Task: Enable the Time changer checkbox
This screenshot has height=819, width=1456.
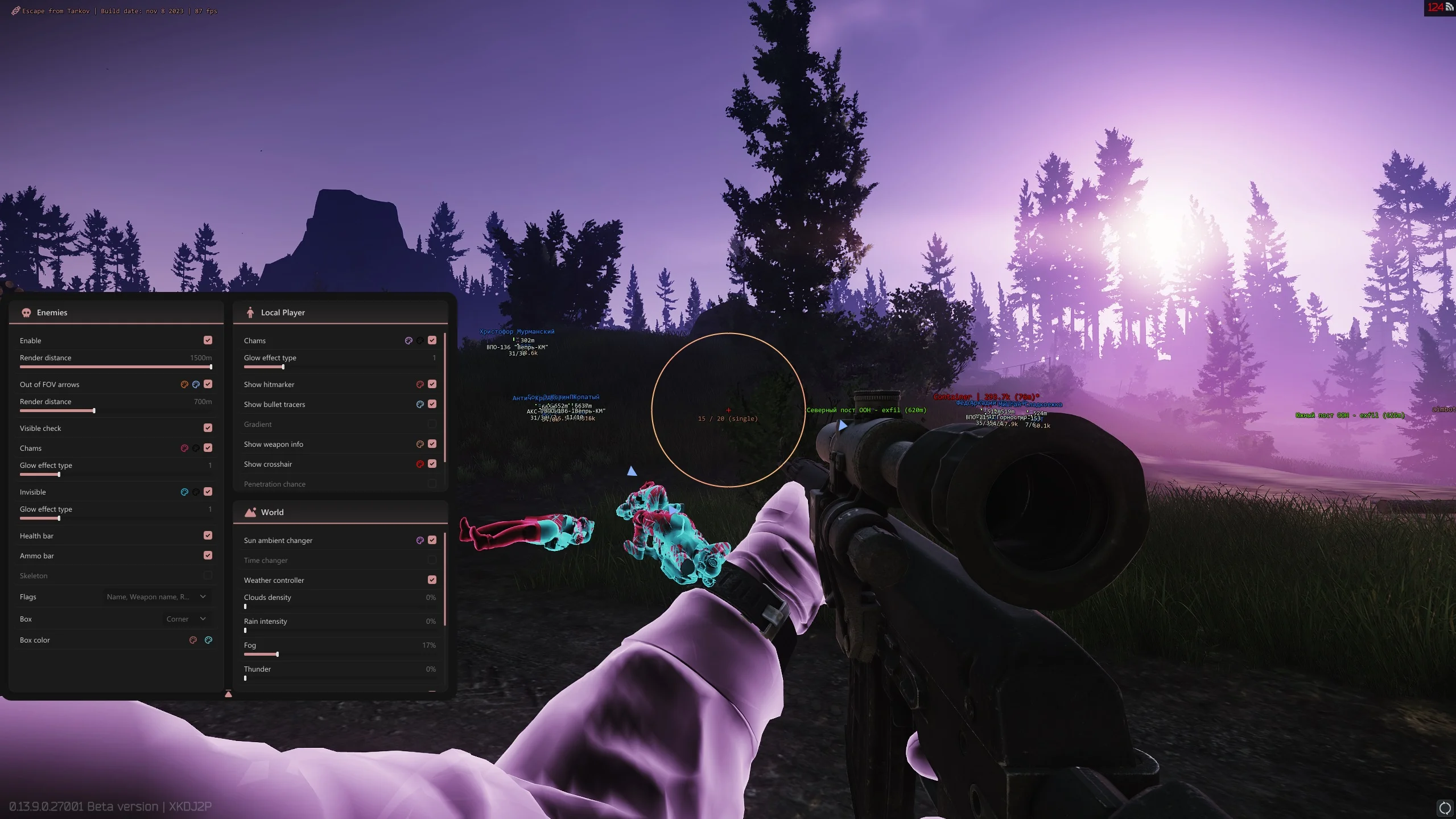Action: (432, 560)
